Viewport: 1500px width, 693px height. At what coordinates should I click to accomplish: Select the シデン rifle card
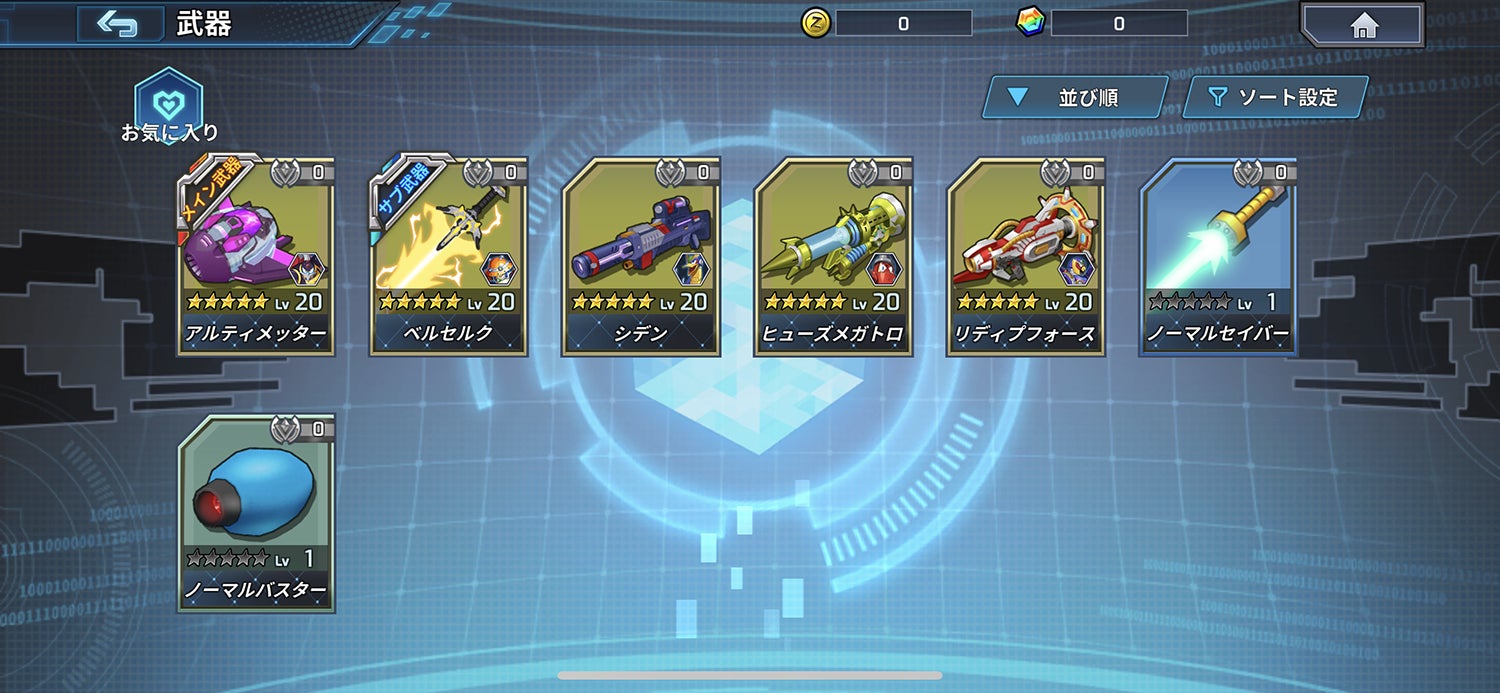click(x=640, y=257)
